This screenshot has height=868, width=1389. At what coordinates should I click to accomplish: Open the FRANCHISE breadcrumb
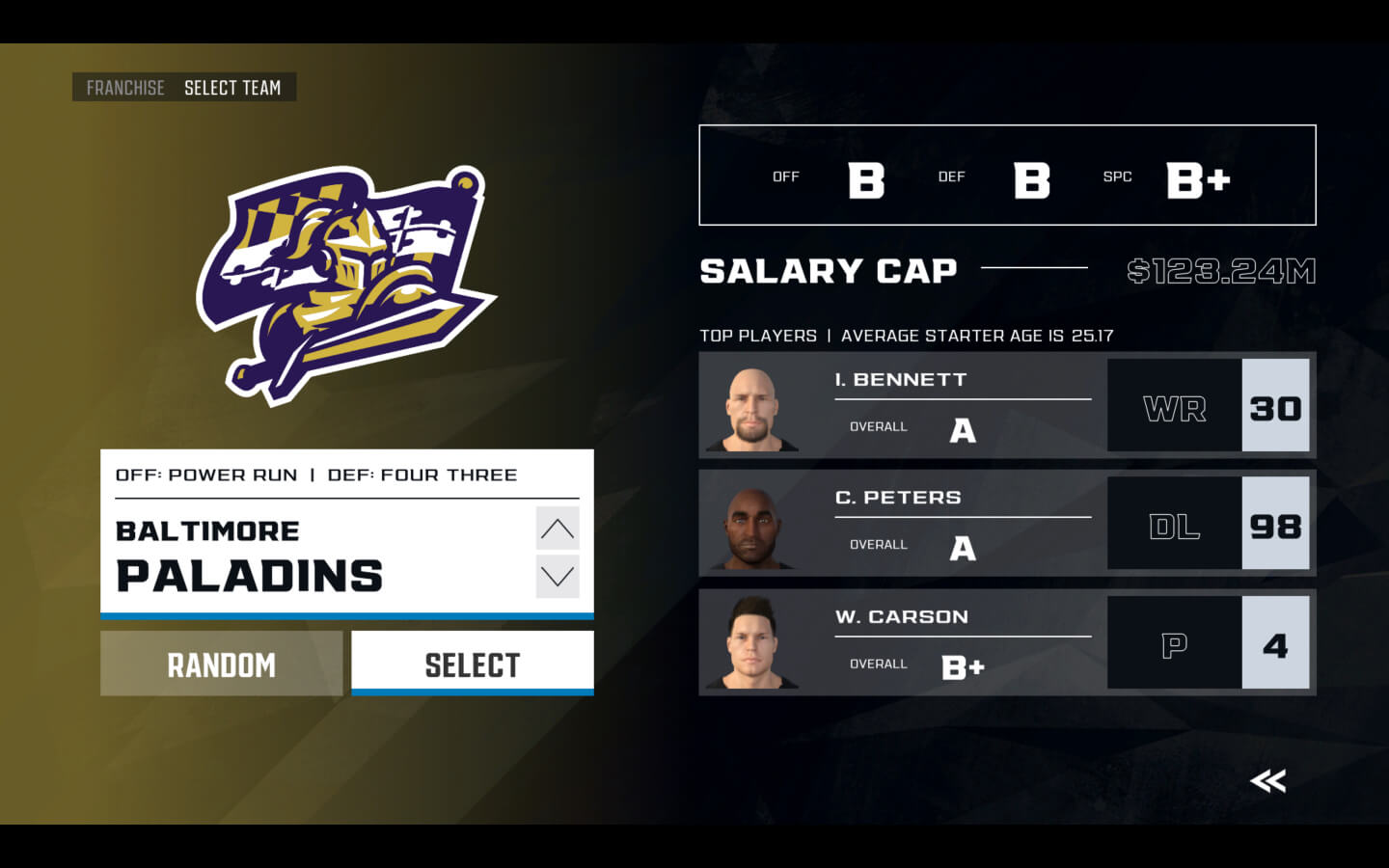coord(125,88)
